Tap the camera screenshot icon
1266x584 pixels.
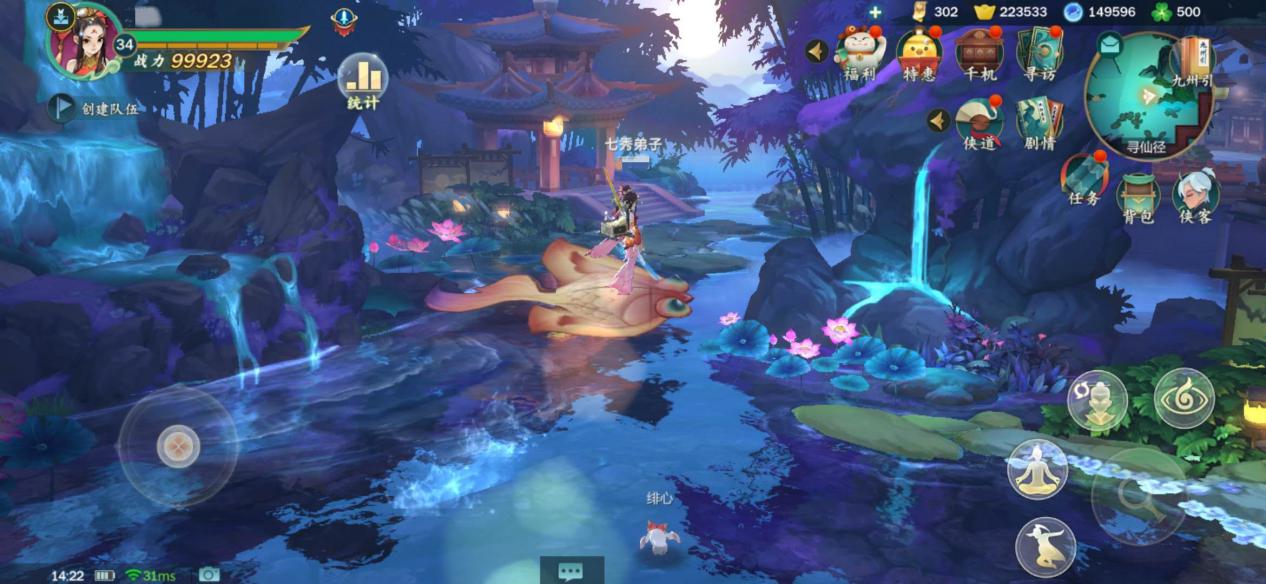pos(209,574)
